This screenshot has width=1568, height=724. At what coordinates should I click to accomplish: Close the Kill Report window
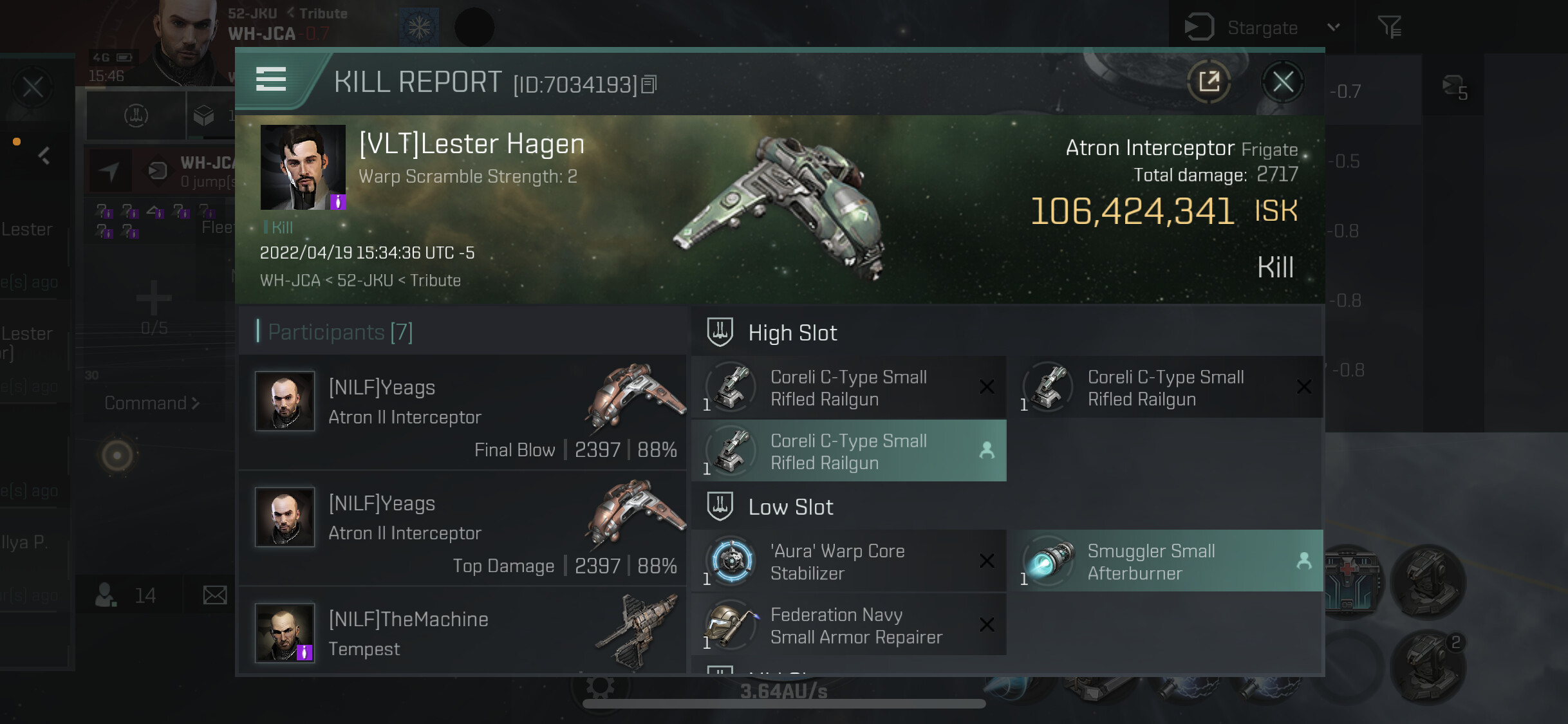[x=1282, y=82]
